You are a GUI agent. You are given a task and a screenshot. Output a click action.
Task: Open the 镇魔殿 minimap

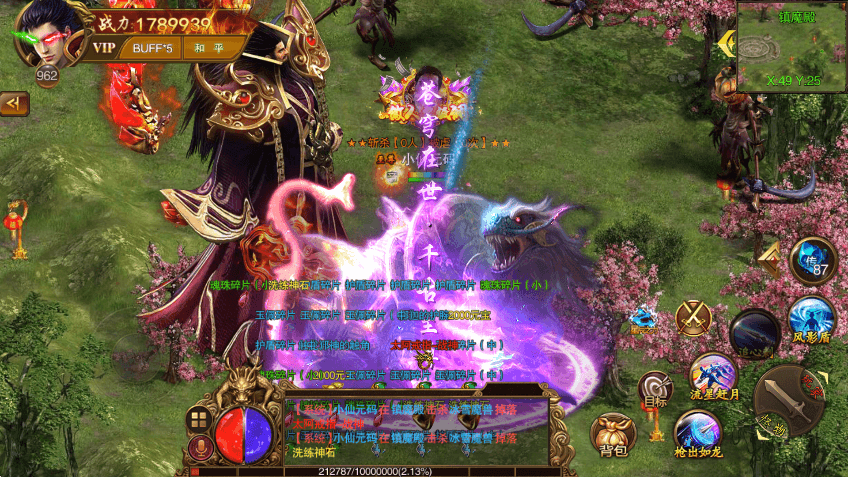[792, 46]
